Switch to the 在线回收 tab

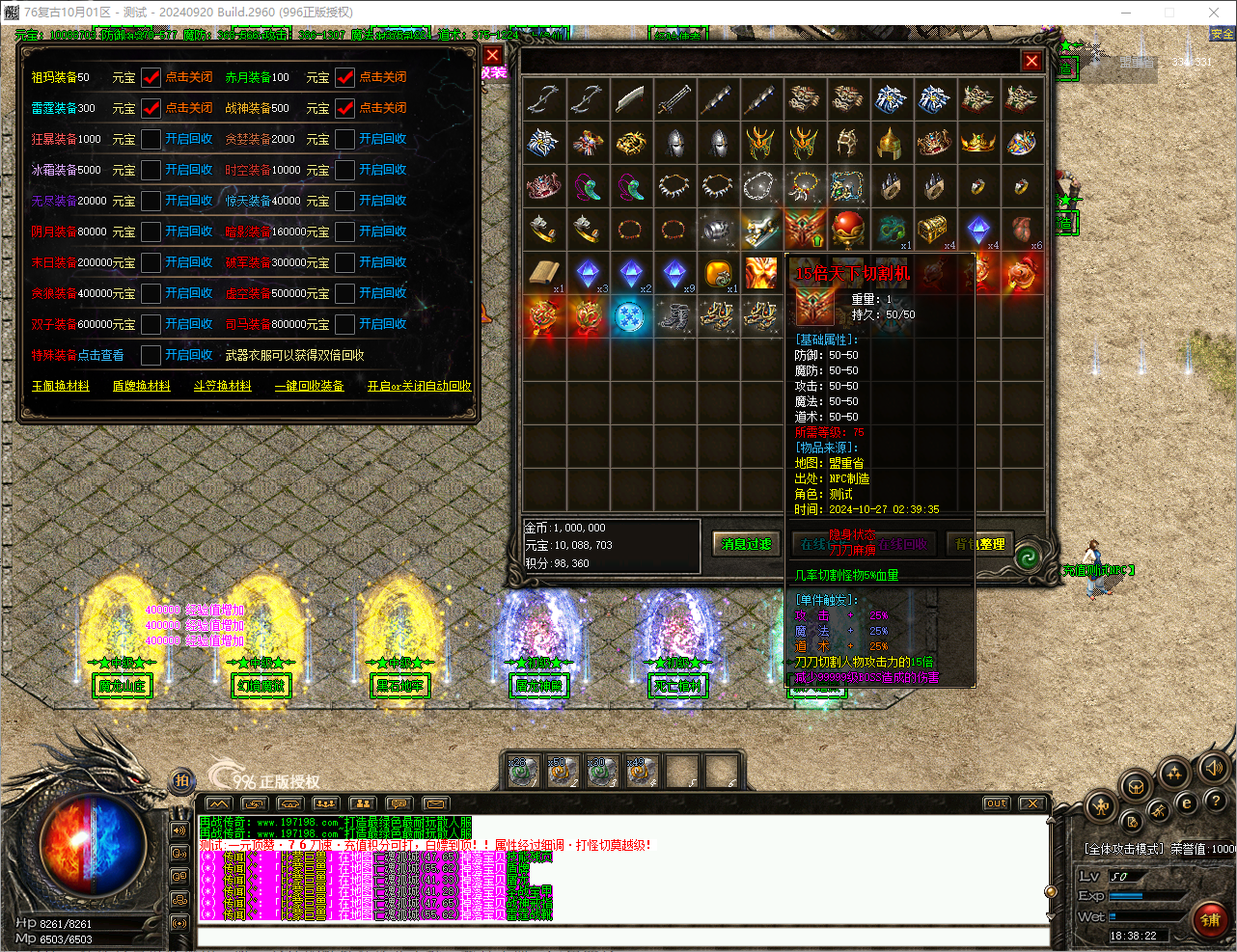[x=902, y=544]
